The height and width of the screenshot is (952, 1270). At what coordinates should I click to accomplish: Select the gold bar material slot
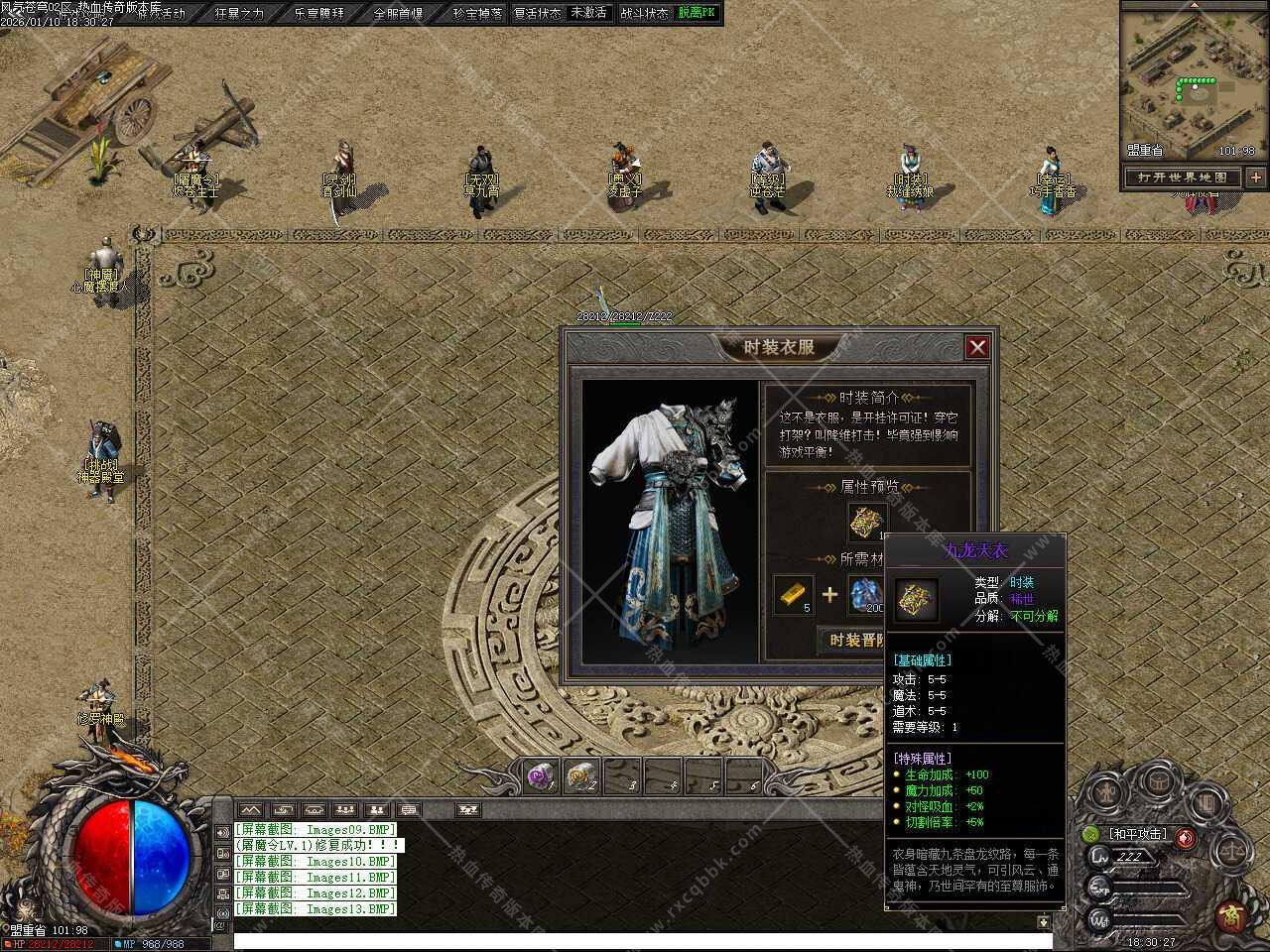tap(794, 594)
